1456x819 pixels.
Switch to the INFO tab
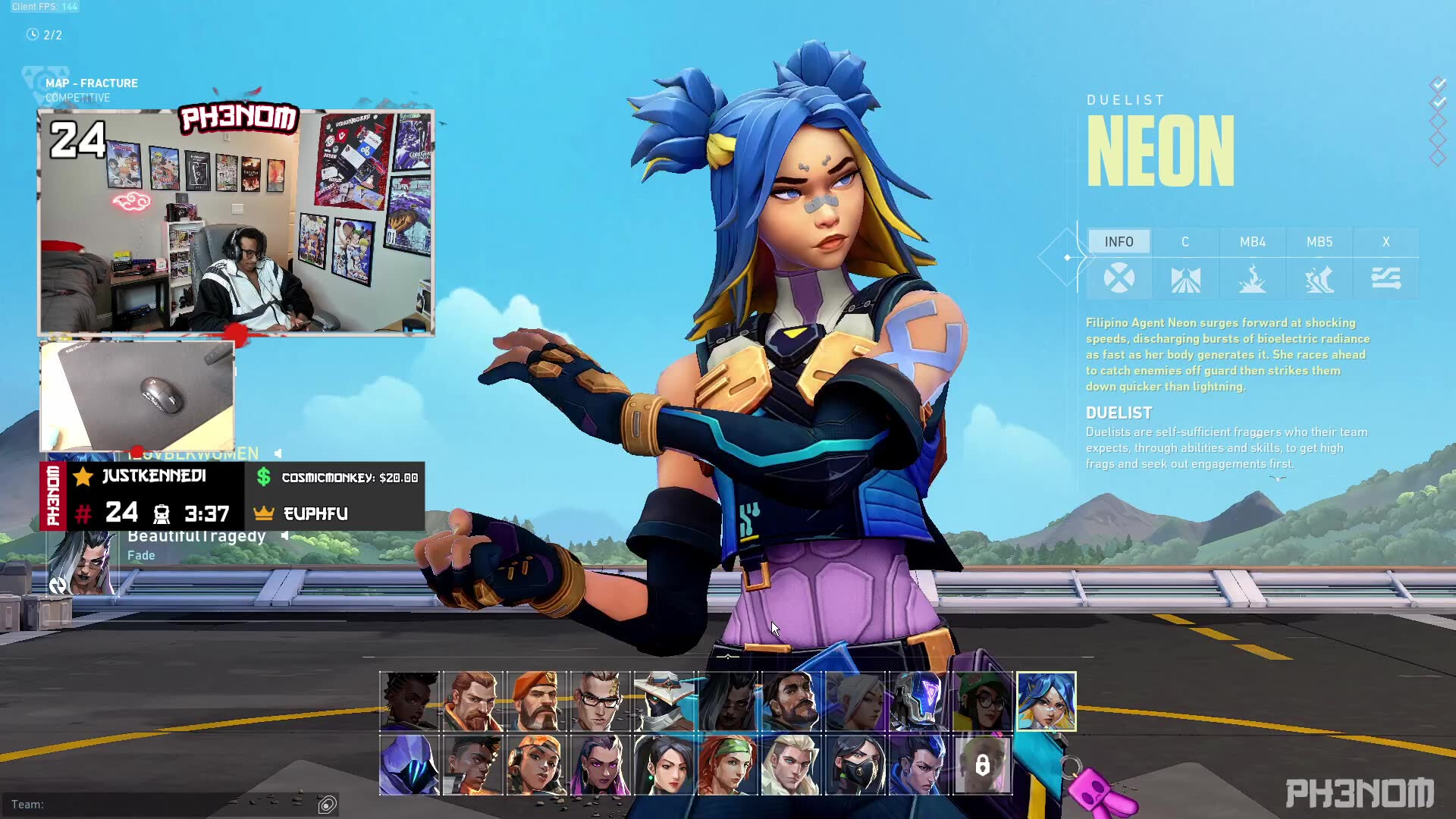click(x=1119, y=242)
